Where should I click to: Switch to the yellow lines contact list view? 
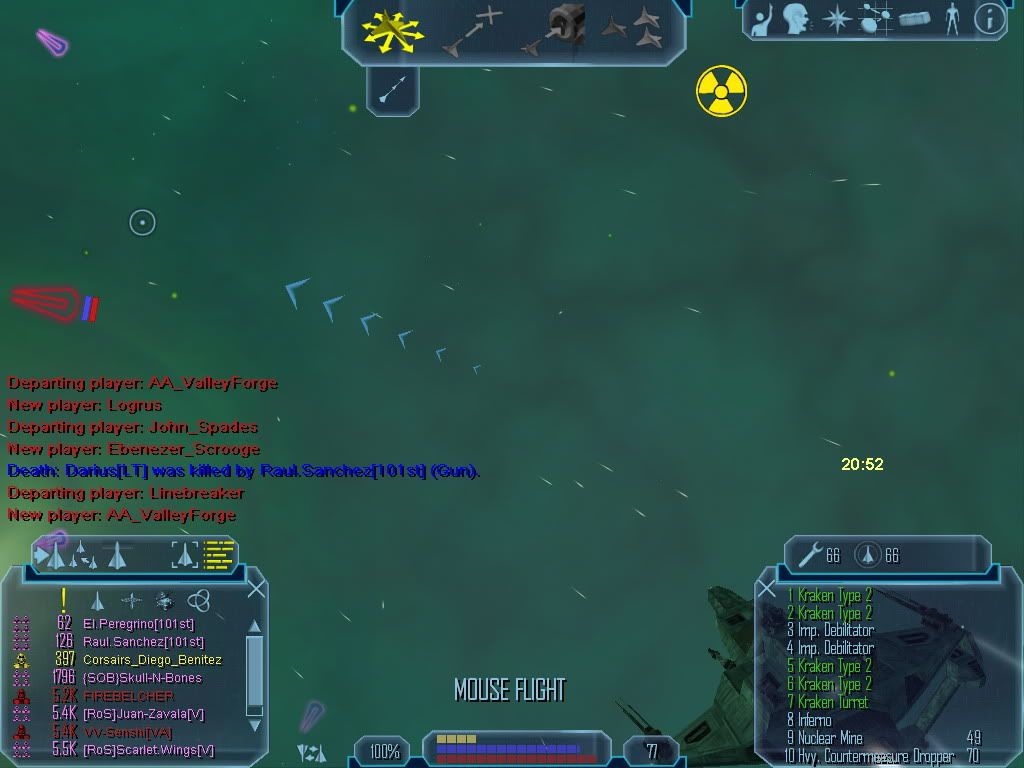219,554
